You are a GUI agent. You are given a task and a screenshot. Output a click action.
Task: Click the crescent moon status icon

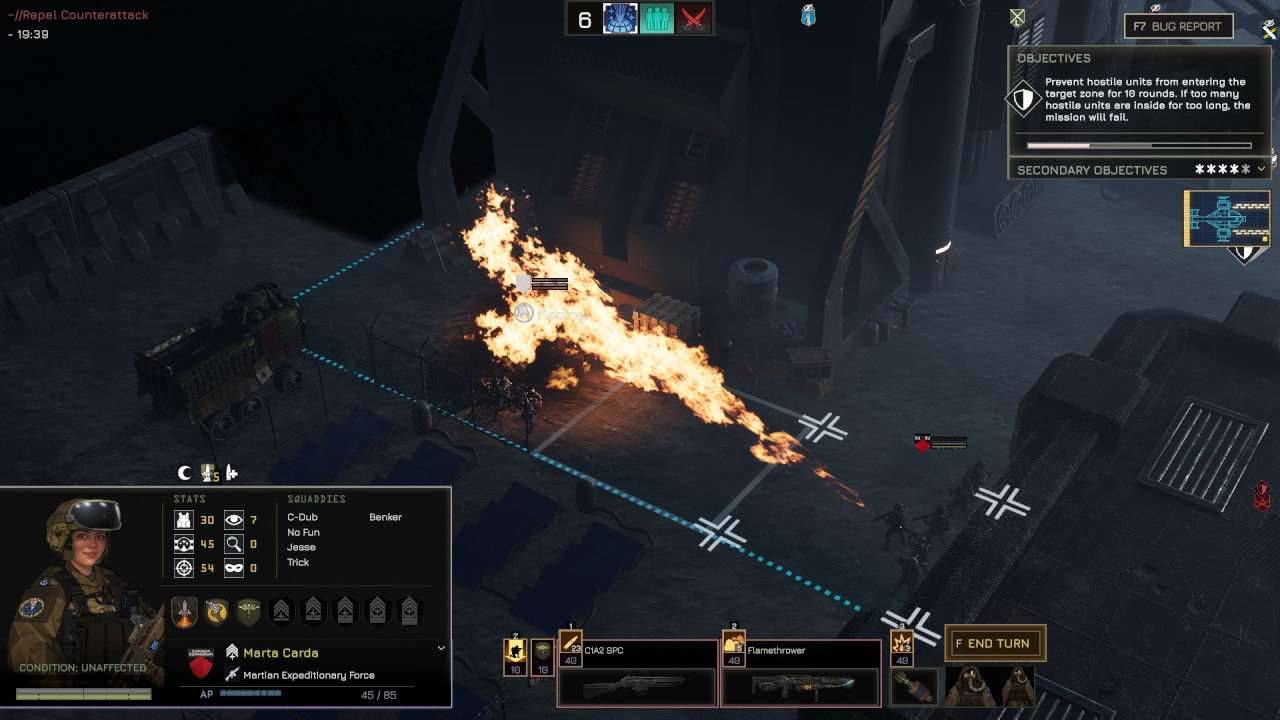tap(184, 473)
